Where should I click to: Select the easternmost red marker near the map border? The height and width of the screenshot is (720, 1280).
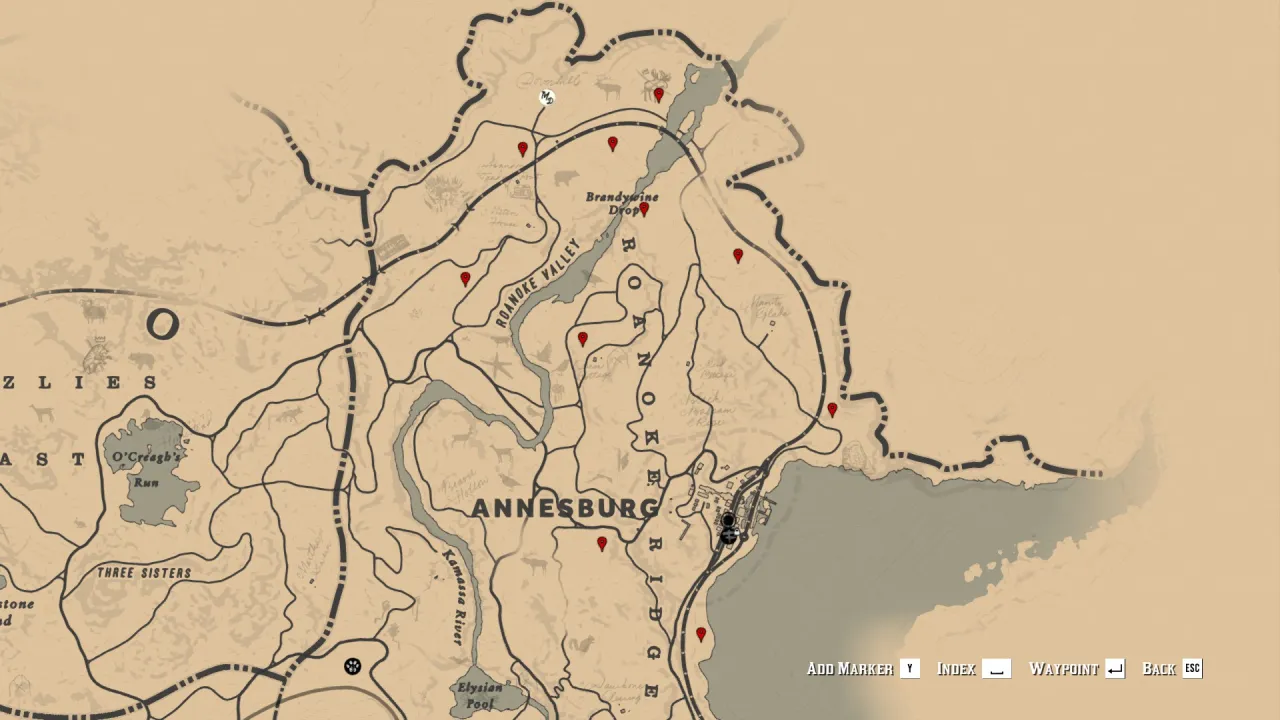831,409
